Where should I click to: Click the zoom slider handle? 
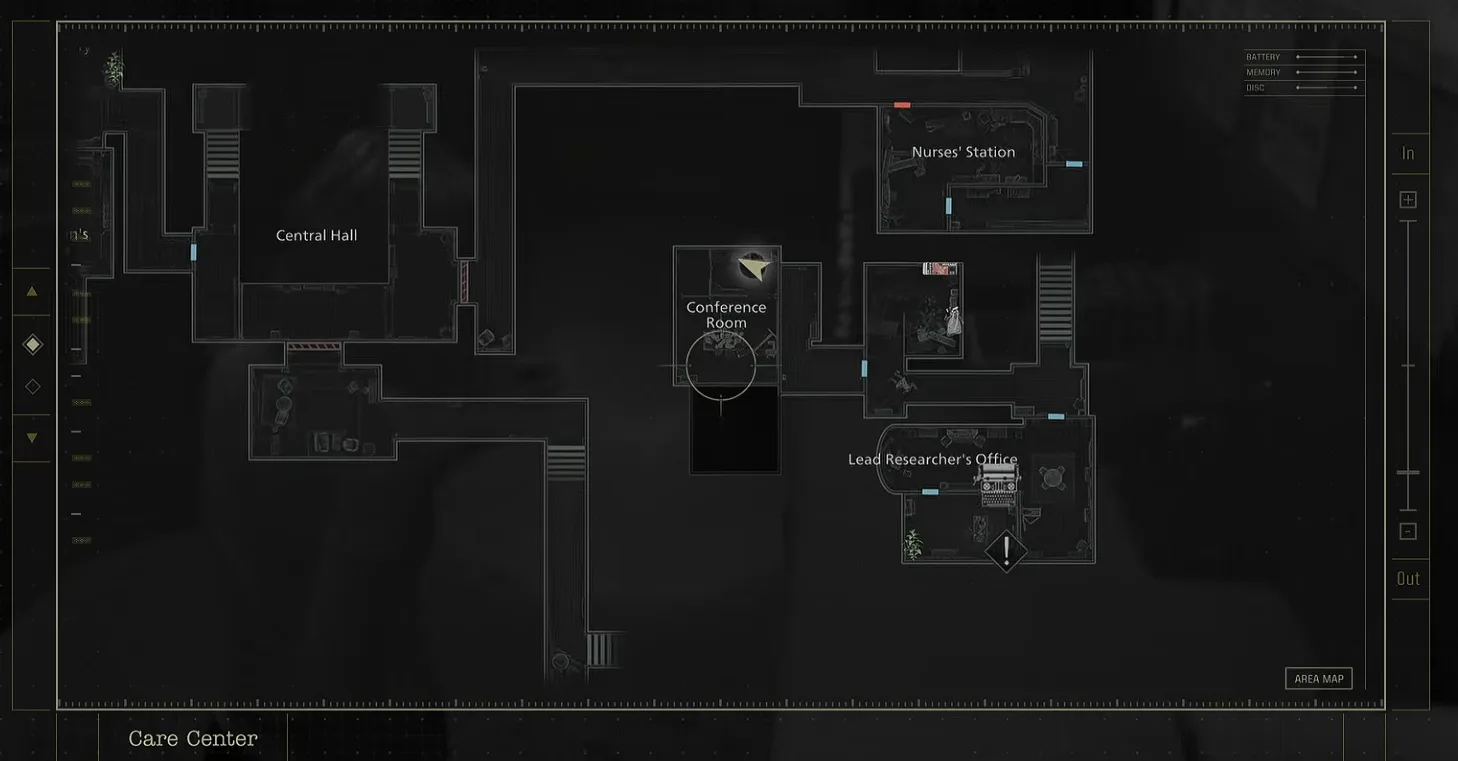[1408, 472]
